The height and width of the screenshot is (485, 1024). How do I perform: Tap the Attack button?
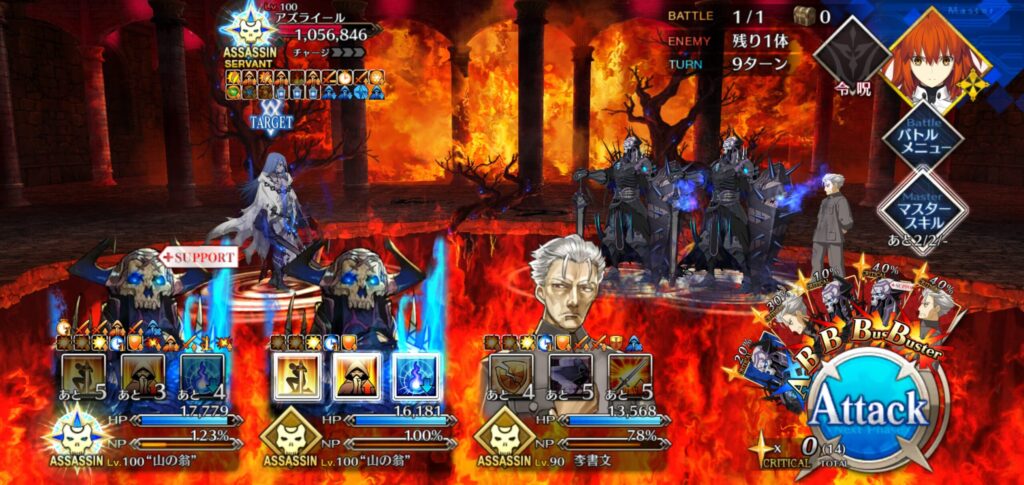tap(868, 410)
